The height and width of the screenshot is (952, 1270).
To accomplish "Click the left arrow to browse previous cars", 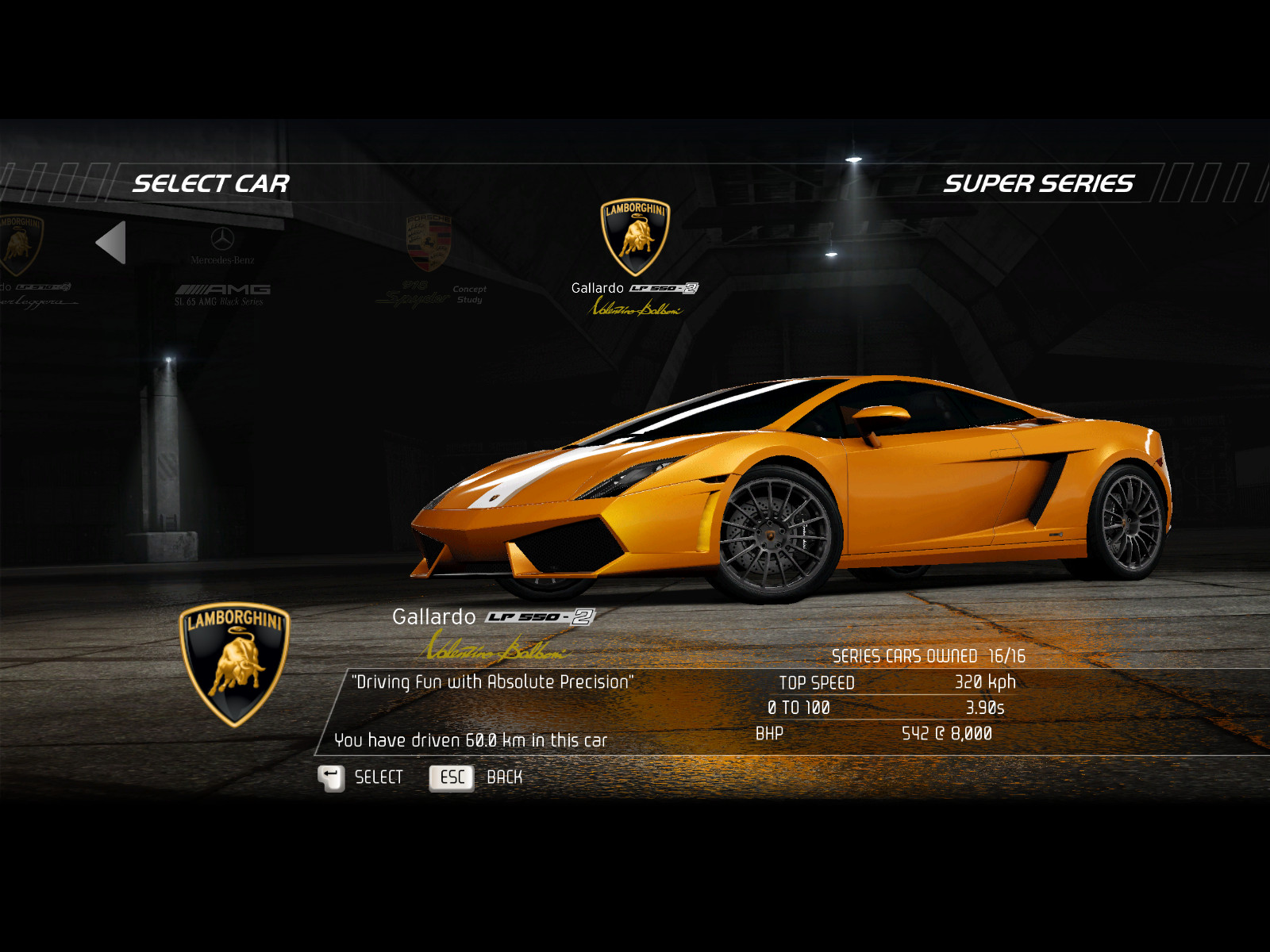I will click(112, 243).
